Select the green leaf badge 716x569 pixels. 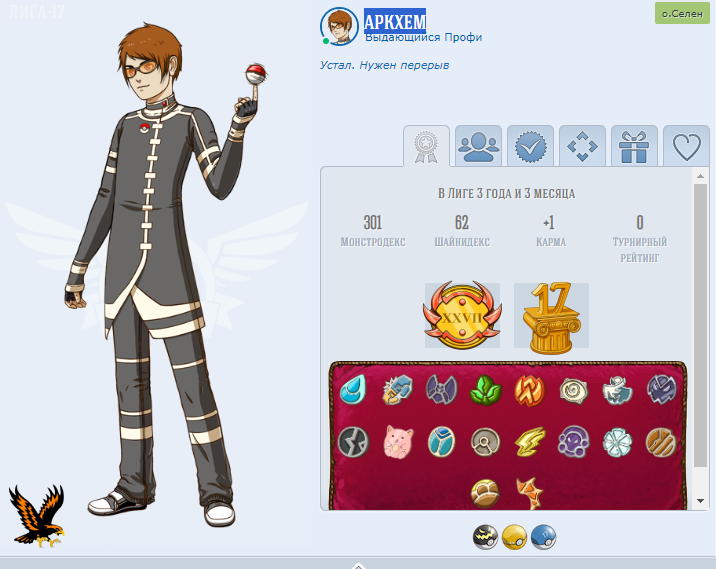pos(486,389)
